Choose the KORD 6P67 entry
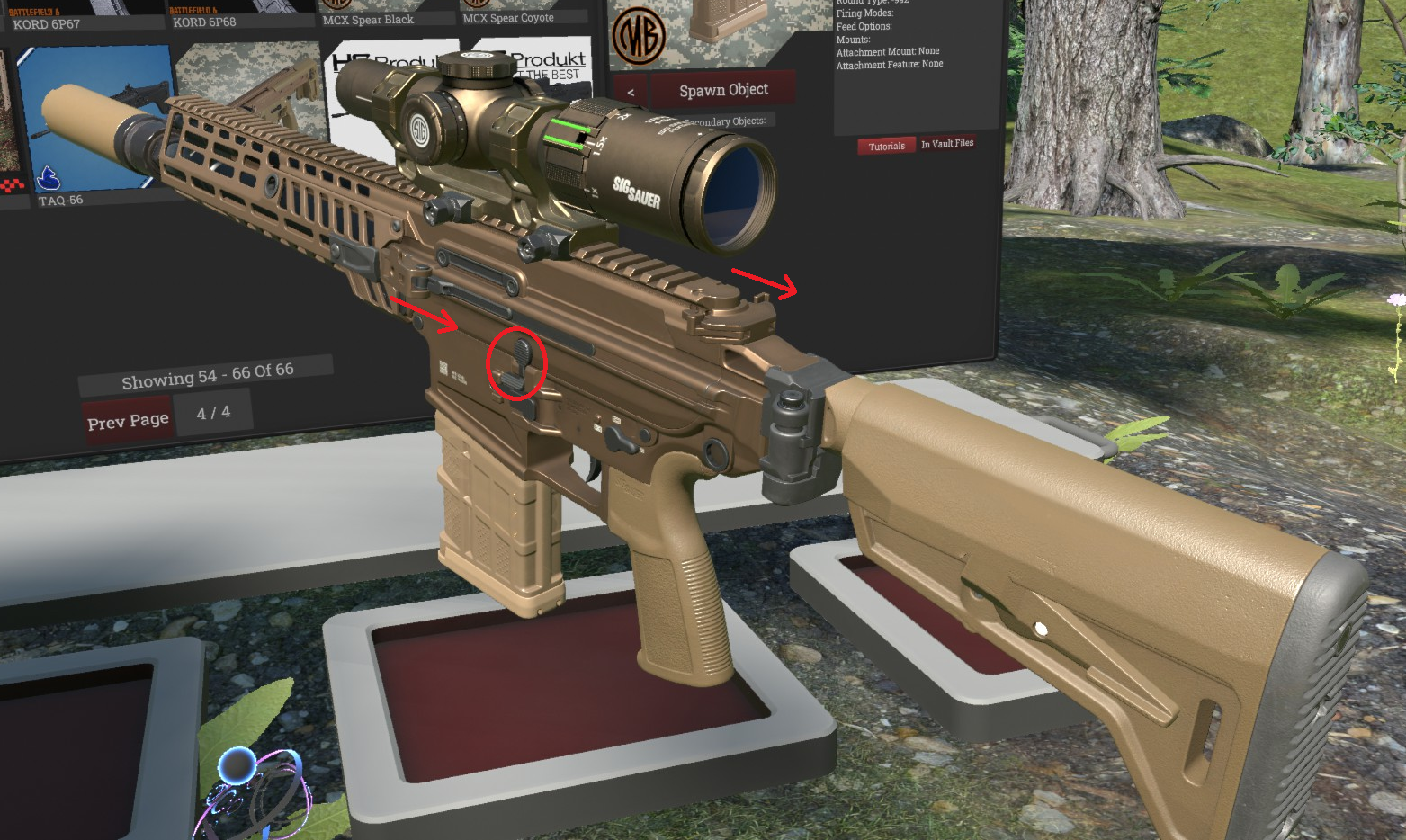1406x840 pixels. tap(47, 23)
